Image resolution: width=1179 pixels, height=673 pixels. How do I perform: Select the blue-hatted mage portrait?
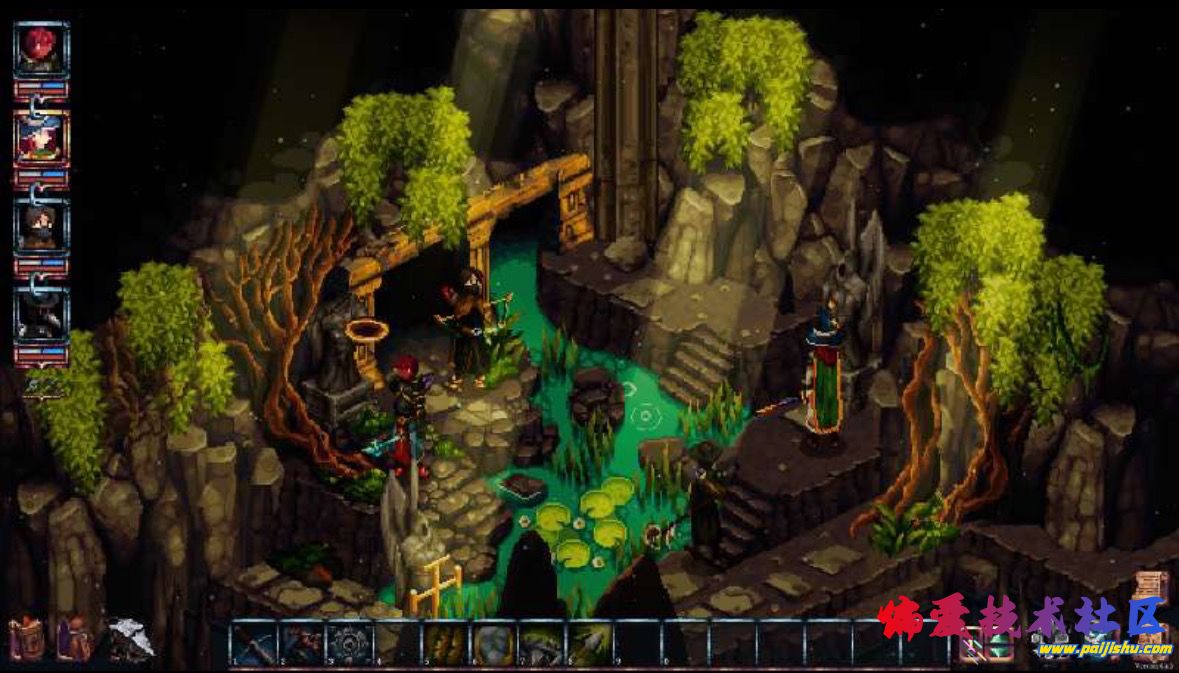[x=41, y=138]
